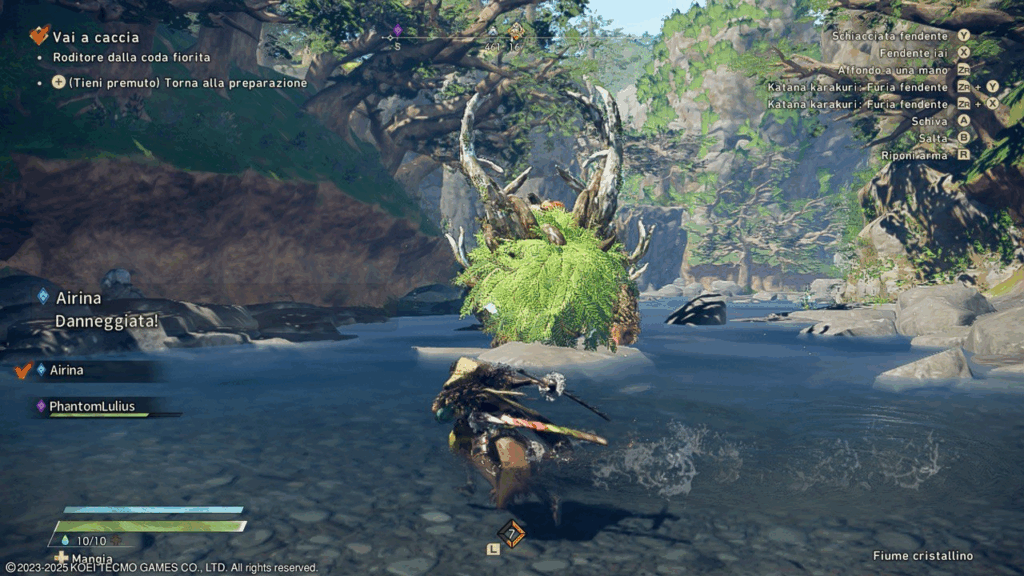The height and width of the screenshot is (576, 1024).
Task: Open the Vai a caccia hunt objective
Action: (x=94, y=37)
